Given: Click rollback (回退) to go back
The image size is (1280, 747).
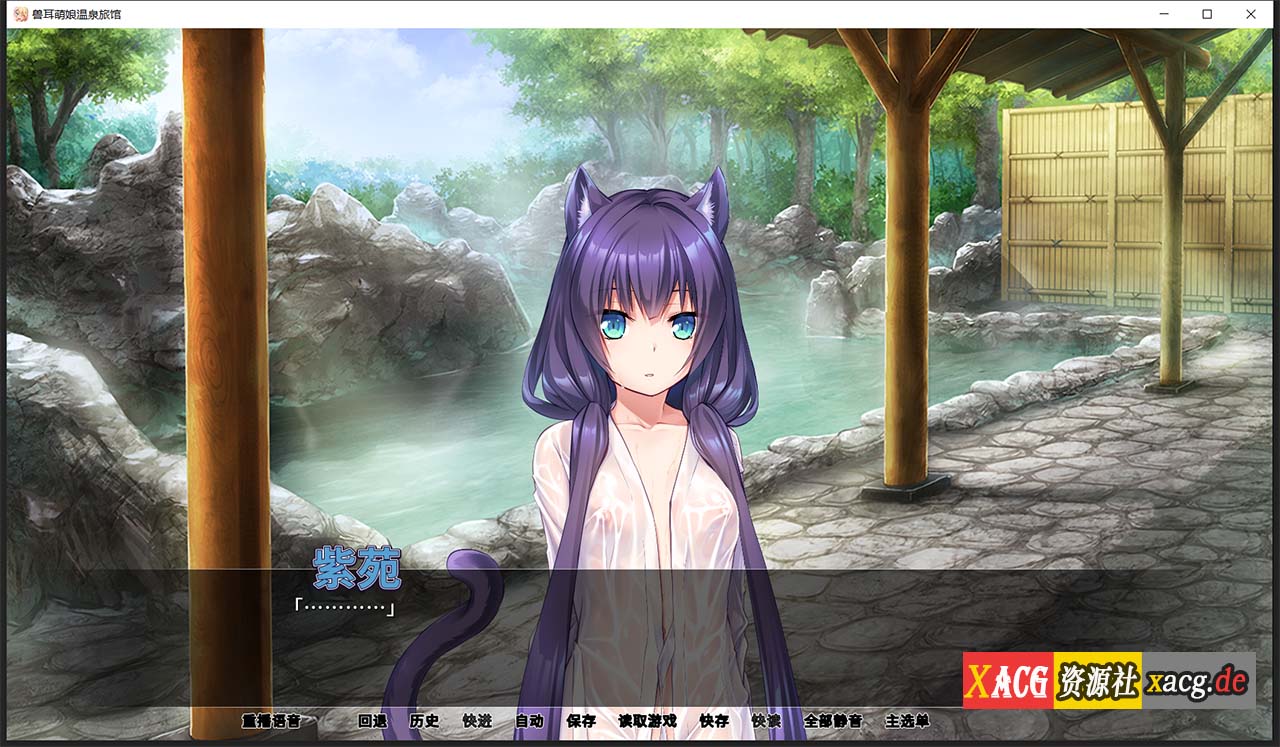Looking at the screenshot, I should (x=375, y=721).
